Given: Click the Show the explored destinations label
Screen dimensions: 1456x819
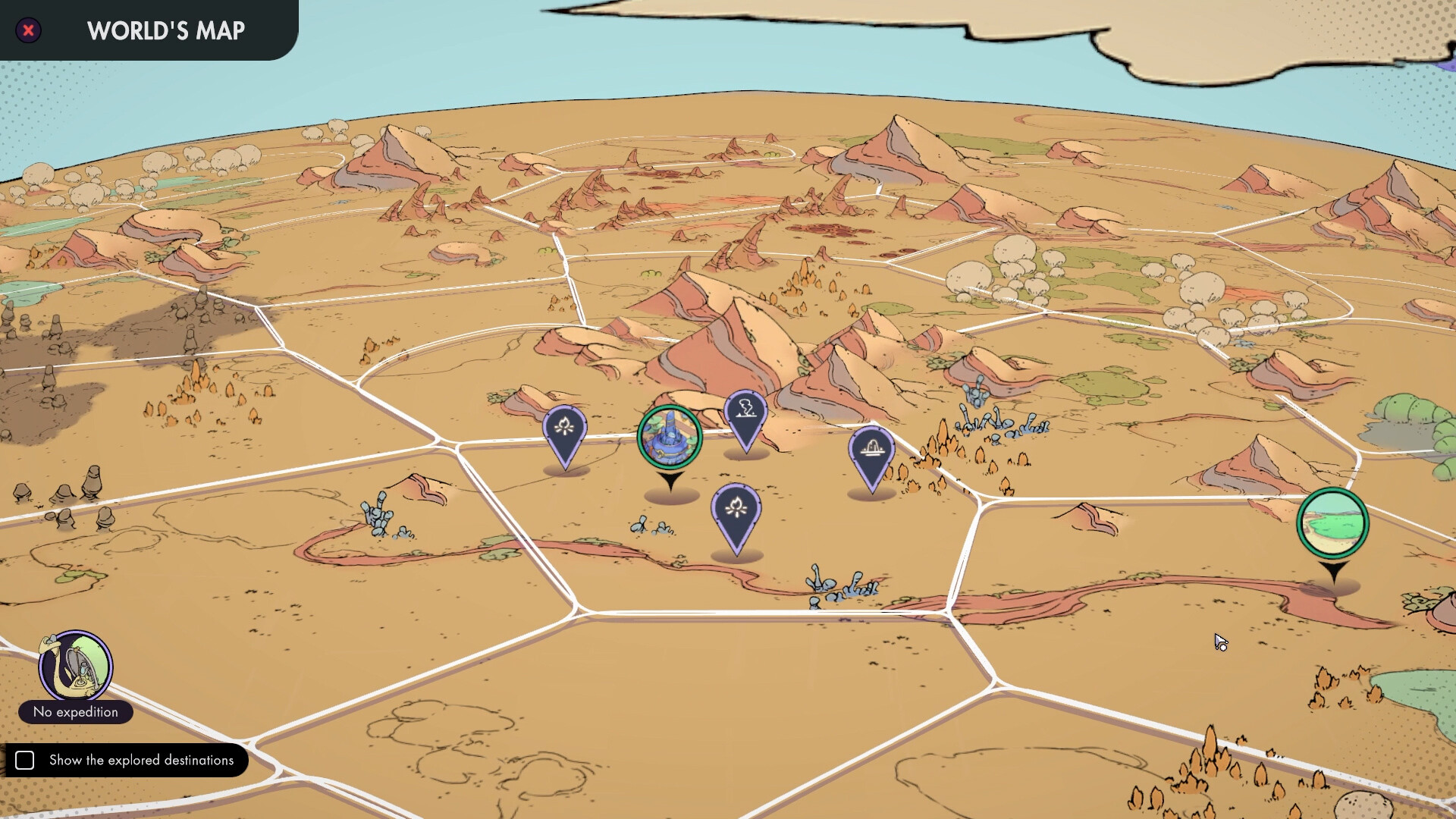Looking at the screenshot, I should tap(141, 760).
